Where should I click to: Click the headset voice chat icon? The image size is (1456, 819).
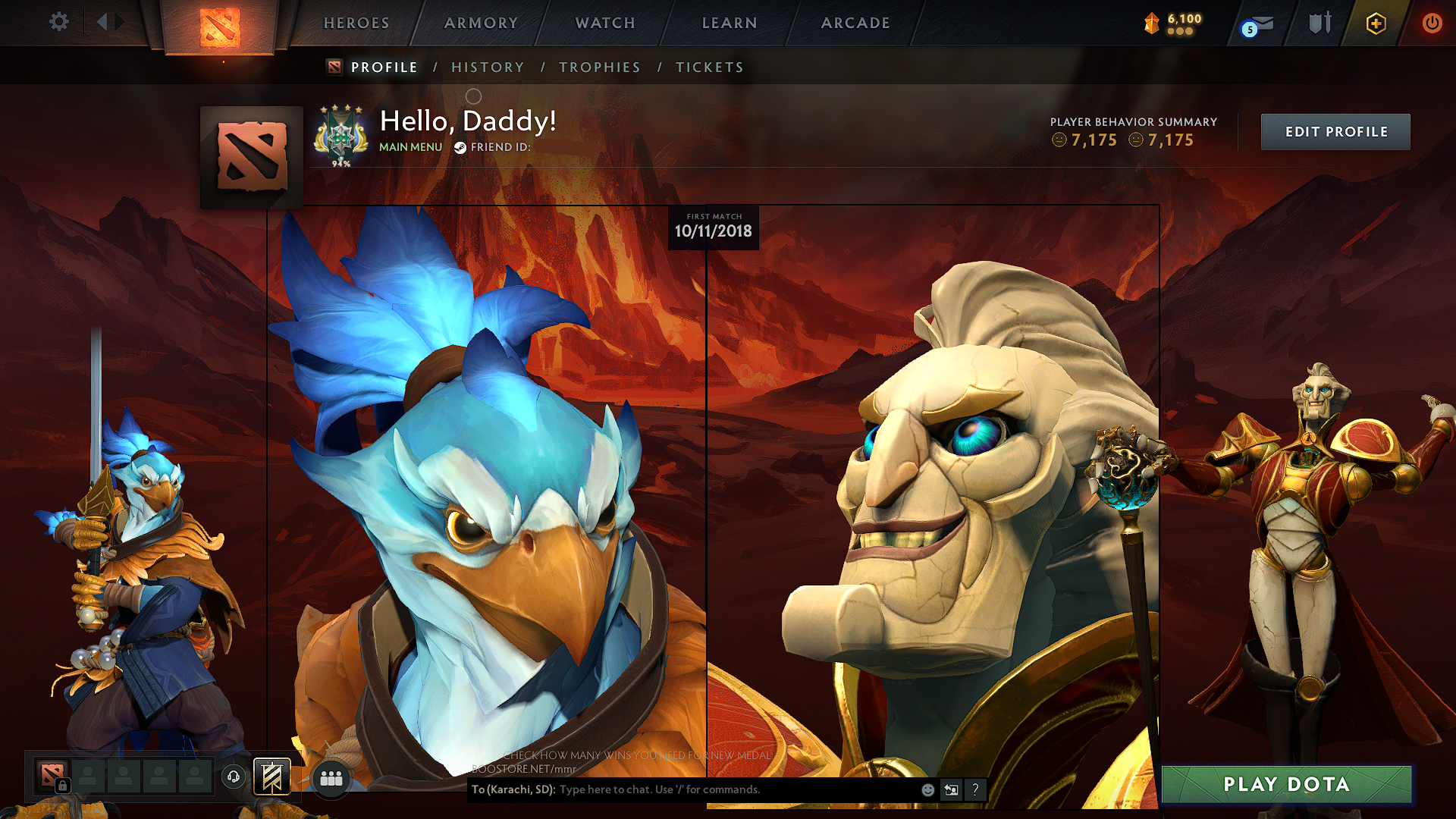(x=234, y=776)
